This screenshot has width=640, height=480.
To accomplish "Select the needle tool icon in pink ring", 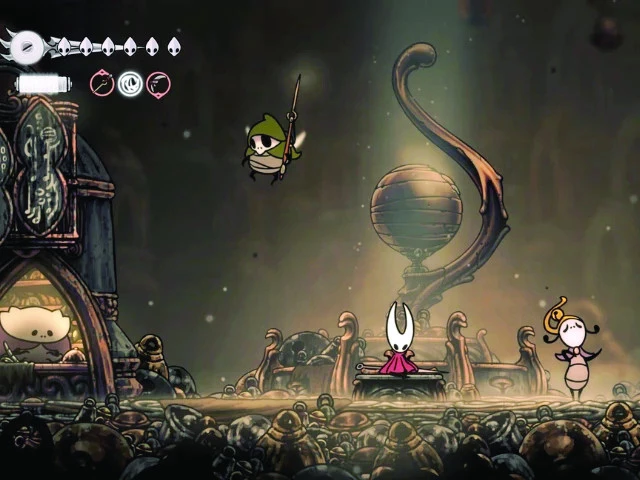I will pyautogui.click(x=102, y=83).
